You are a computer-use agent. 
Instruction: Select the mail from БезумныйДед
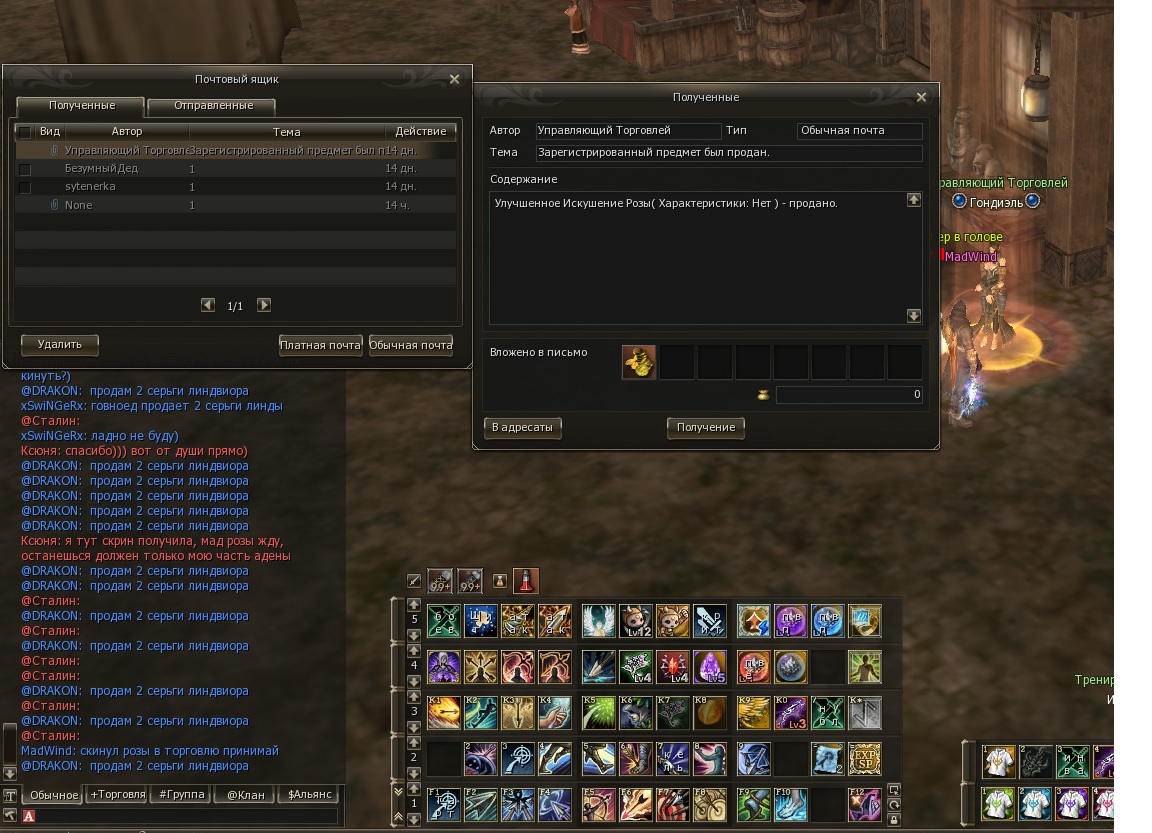point(102,169)
